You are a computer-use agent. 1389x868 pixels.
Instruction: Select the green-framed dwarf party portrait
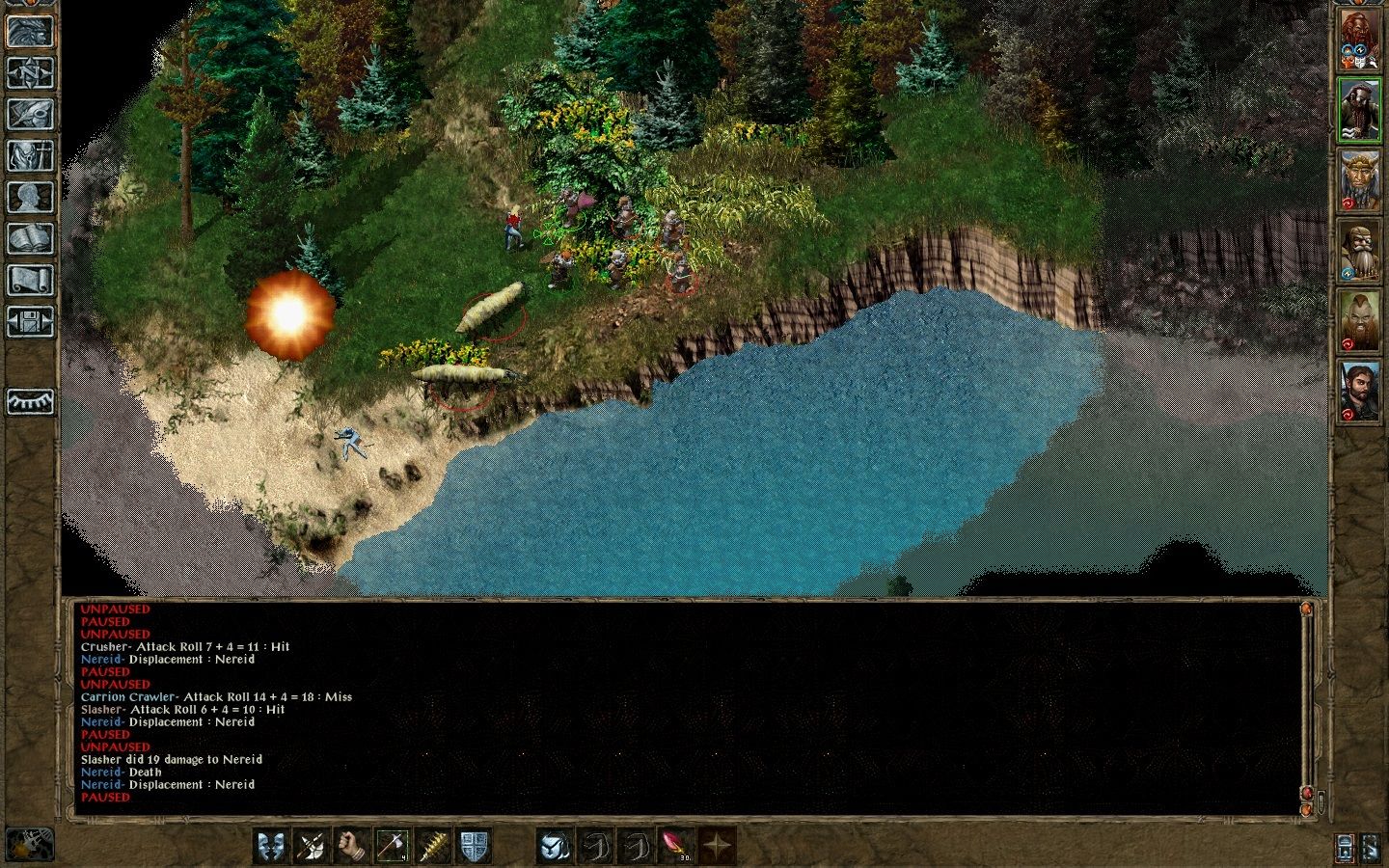pyautogui.click(x=1359, y=111)
